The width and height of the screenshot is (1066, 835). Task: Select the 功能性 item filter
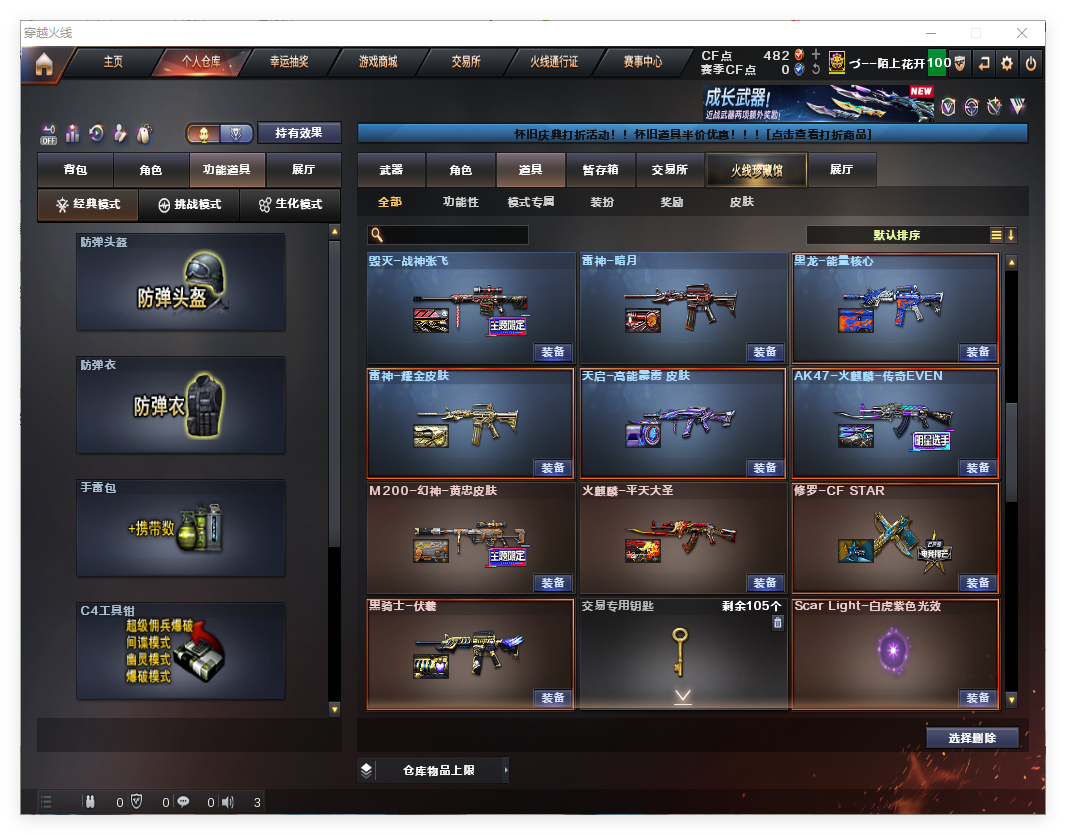[x=461, y=202]
